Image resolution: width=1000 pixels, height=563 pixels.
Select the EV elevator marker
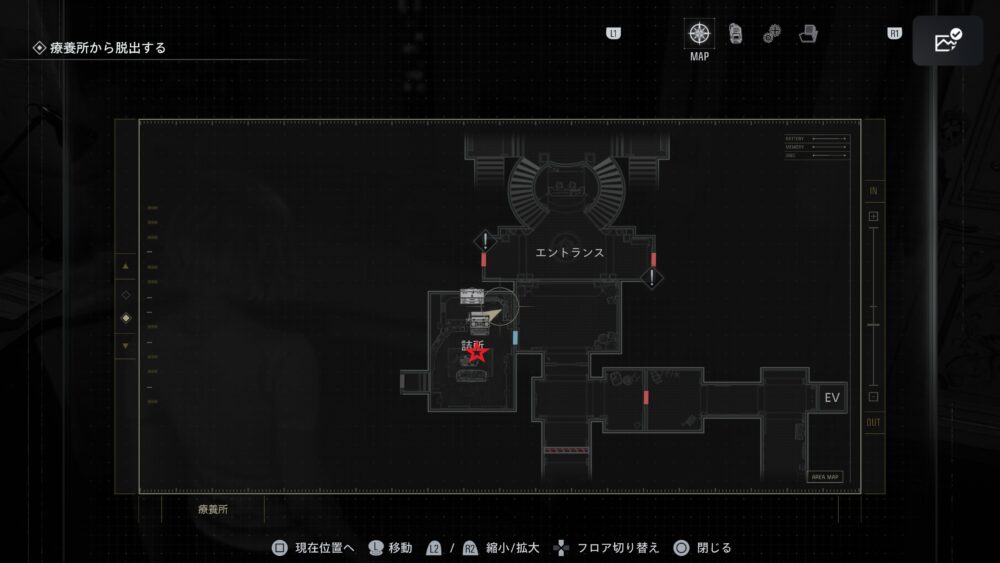[831, 398]
